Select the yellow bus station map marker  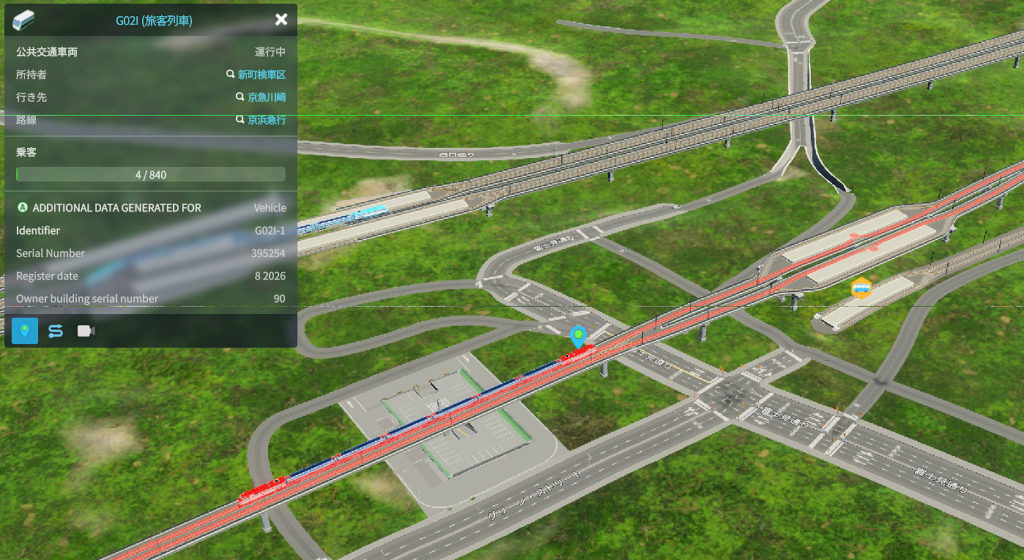860,289
